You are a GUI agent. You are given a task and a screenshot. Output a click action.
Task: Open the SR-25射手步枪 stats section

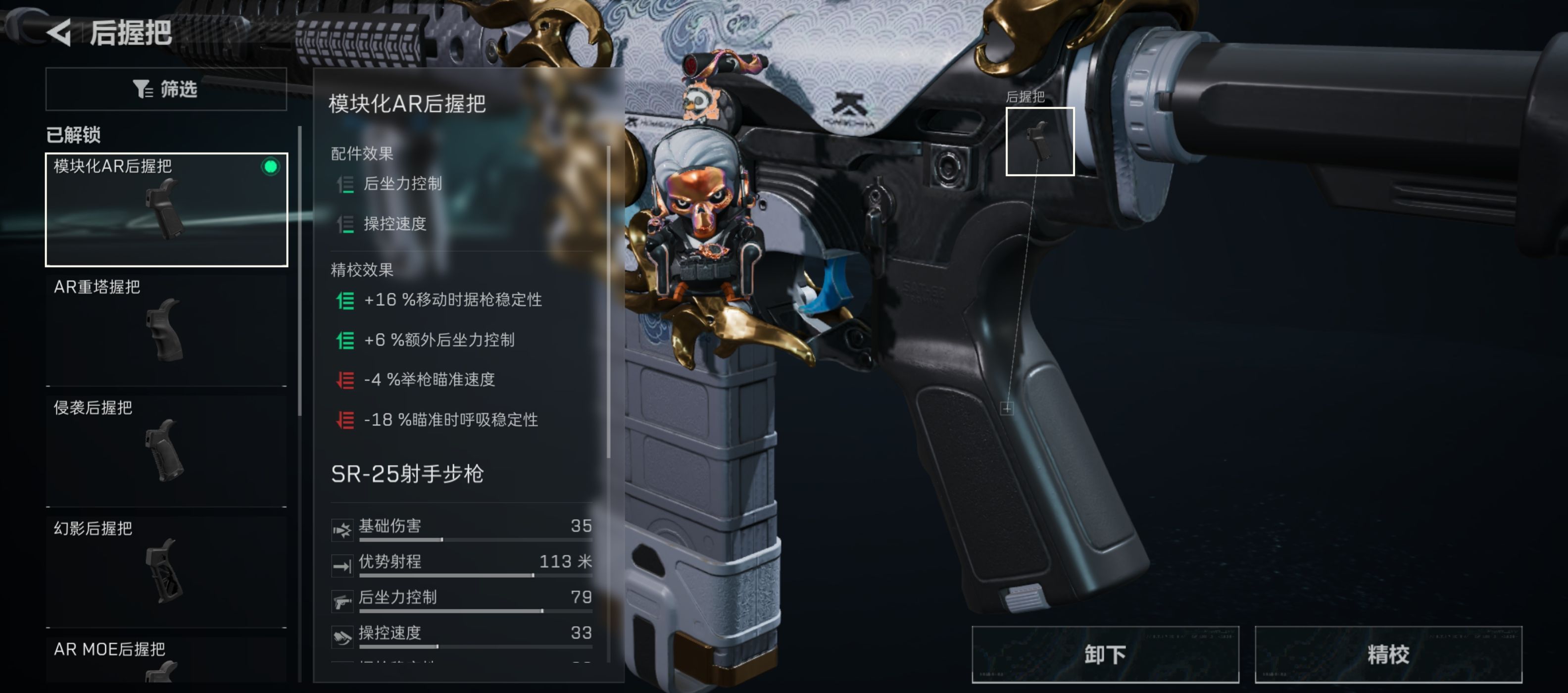408,474
